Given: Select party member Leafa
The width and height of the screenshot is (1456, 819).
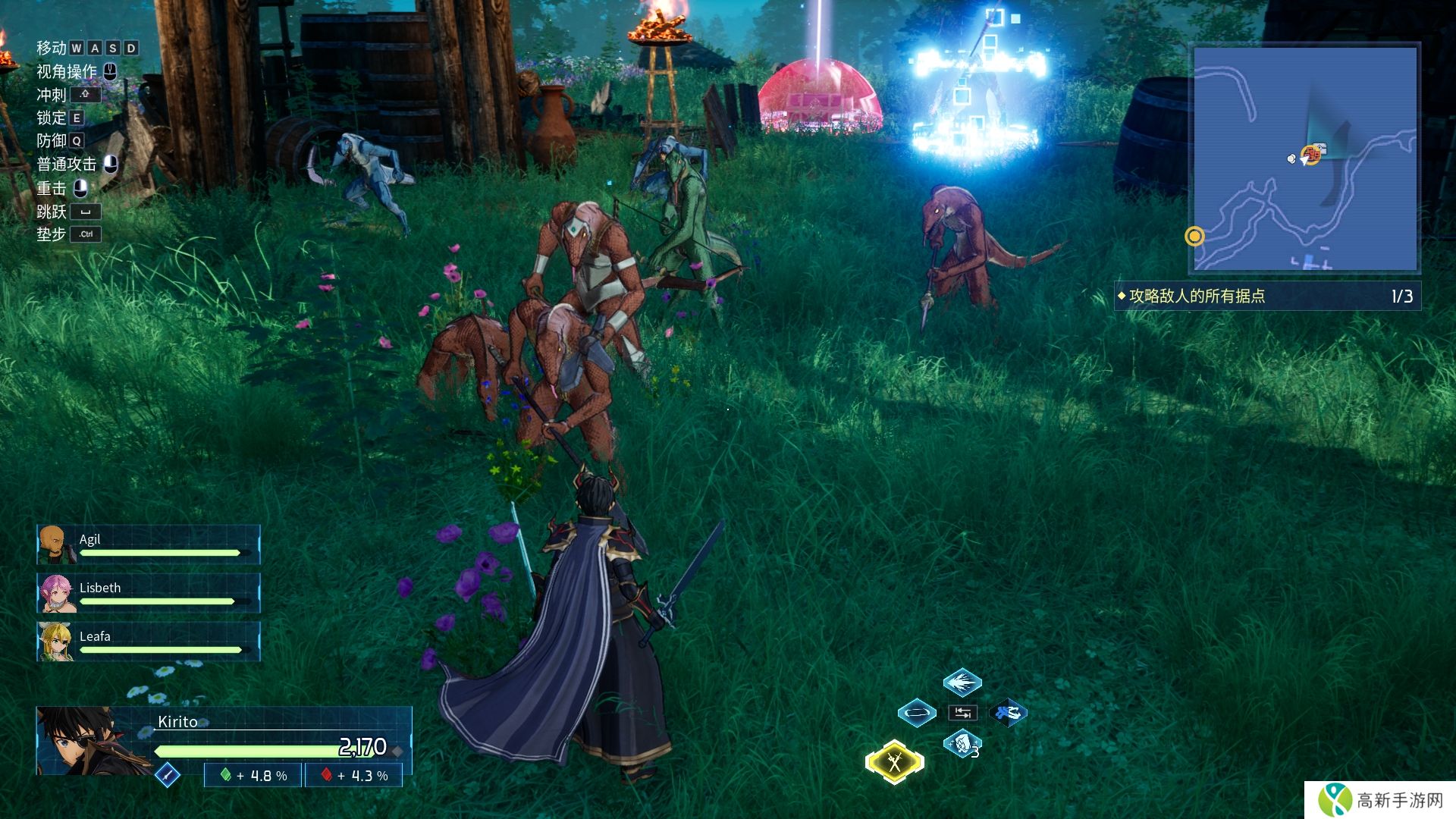Looking at the screenshot, I should click(149, 642).
